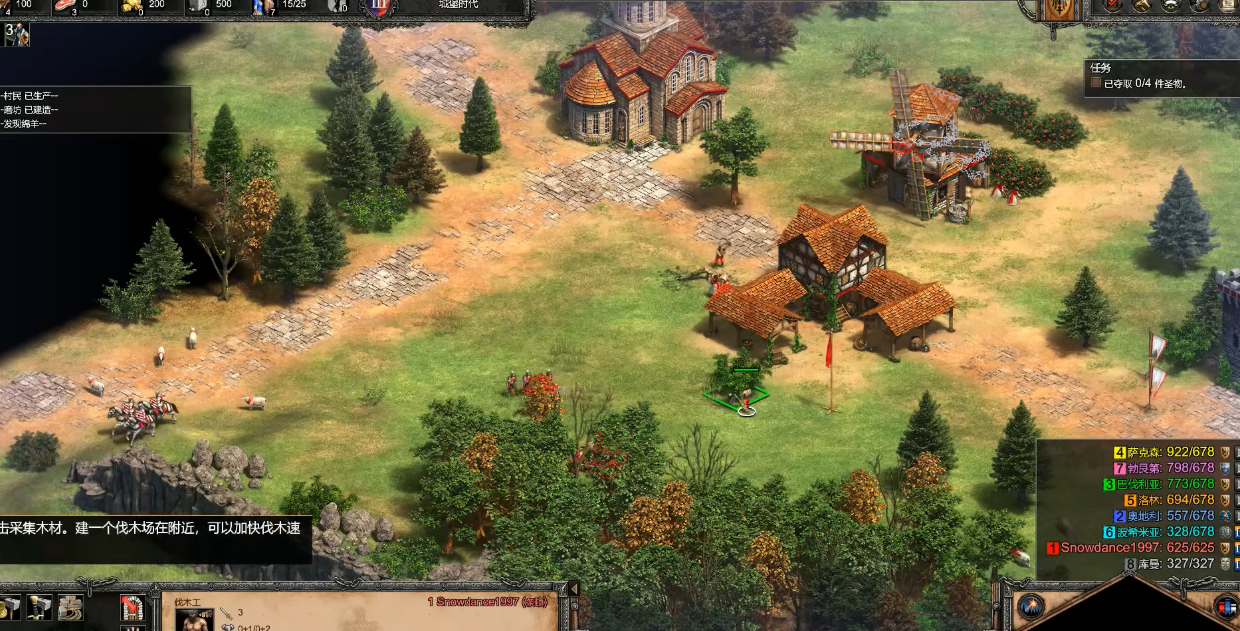The width and height of the screenshot is (1240, 631).
Task: Open the economic buildings build menu
Action: point(11,606)
